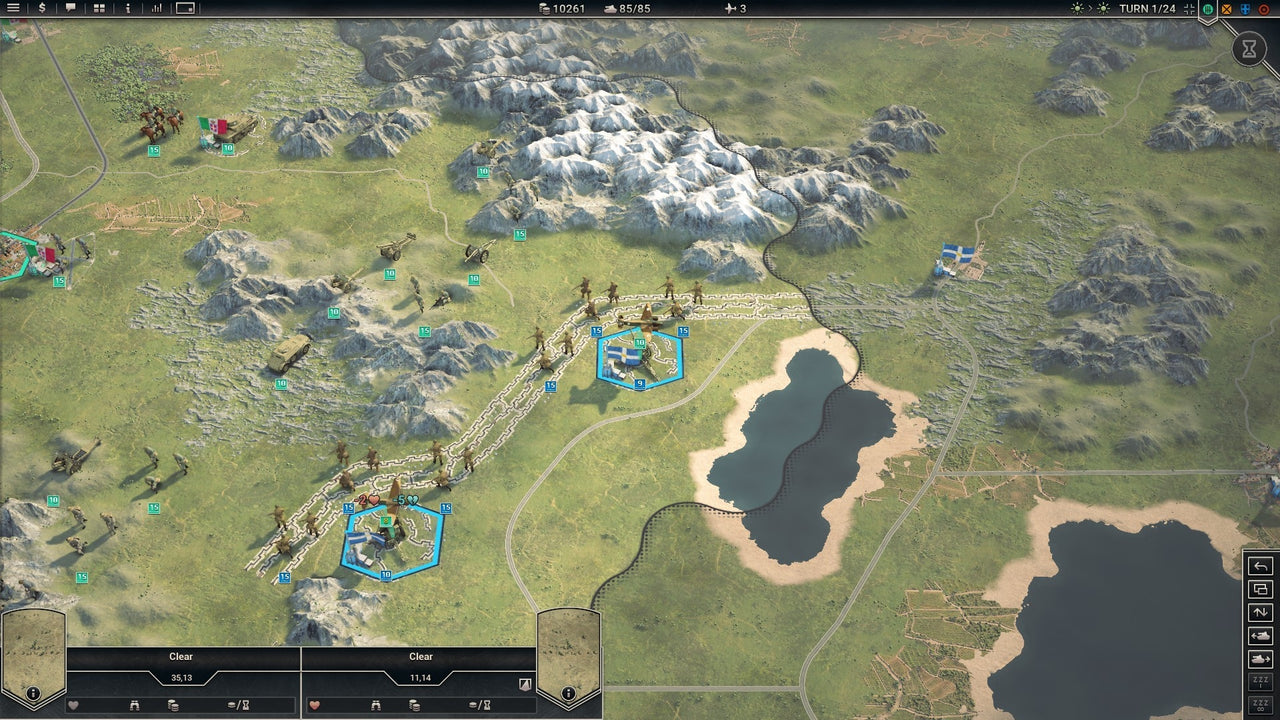Open the purchase units screen via dollar icon
The width and height of the screenshot is (1280, 720).
(42, 9)
